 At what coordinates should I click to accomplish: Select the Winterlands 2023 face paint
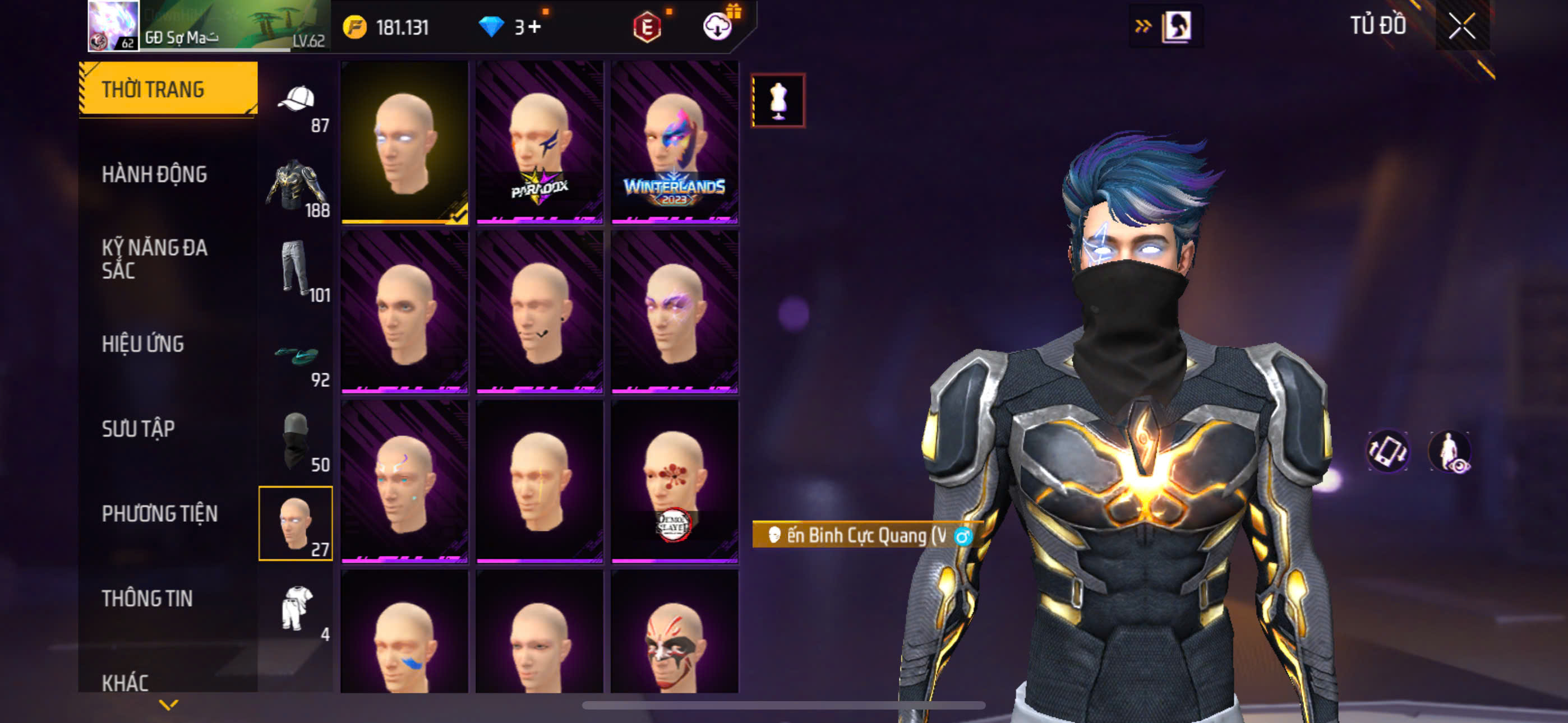coord(675,142)
